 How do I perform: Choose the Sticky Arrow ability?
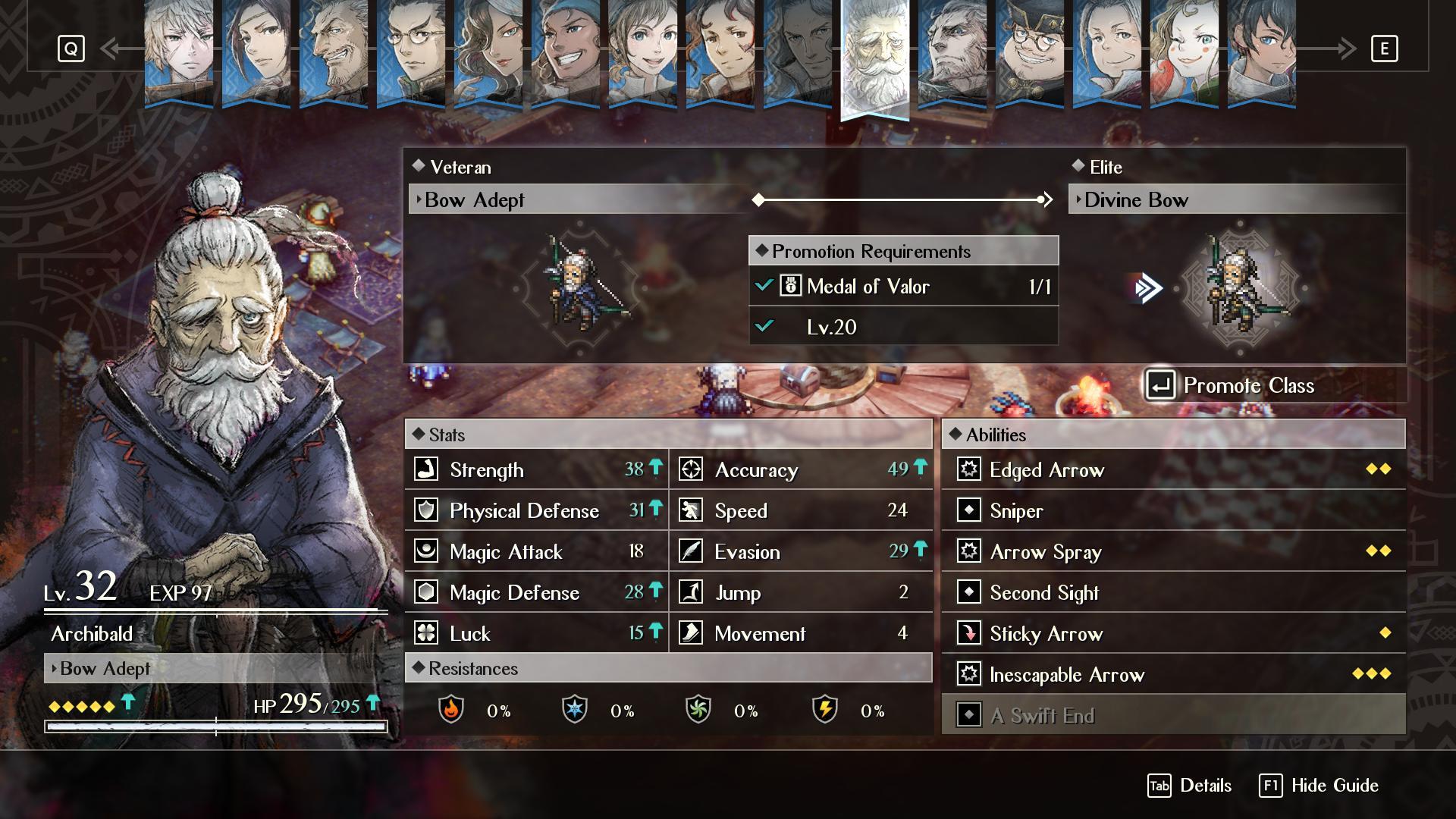pyautogui.click(x=1172, y=633)
